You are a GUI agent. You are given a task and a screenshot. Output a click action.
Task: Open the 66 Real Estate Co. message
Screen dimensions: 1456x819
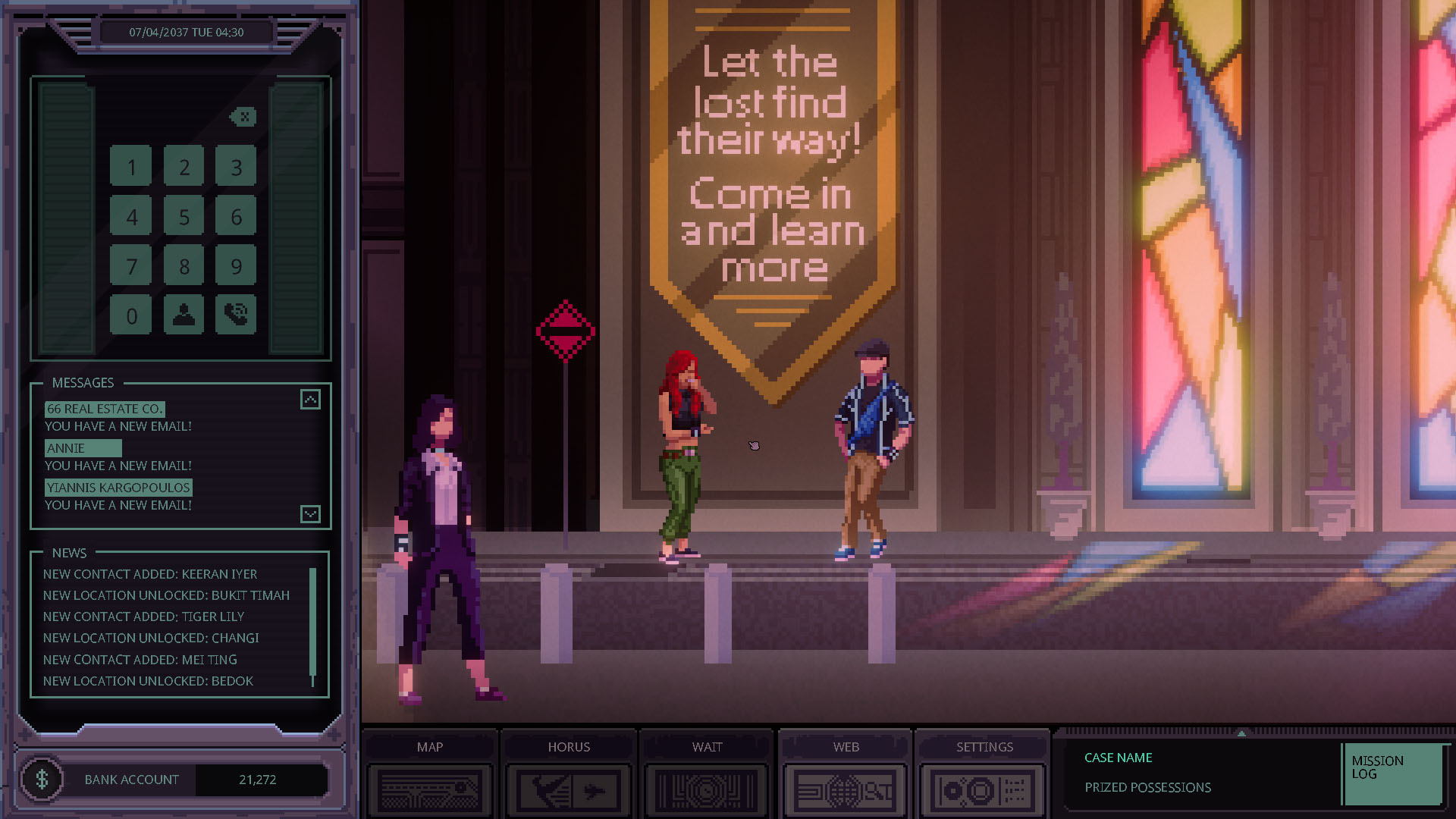105,409
